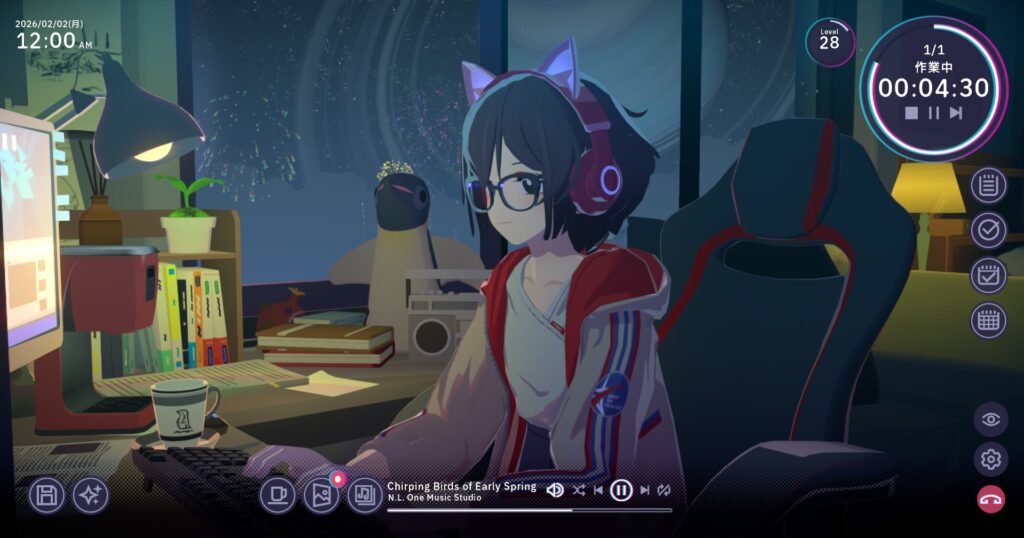Open the checkmark to-do list icon
Screen dimensions: 1024x538
pyautogui.click(x=989, y=230)
